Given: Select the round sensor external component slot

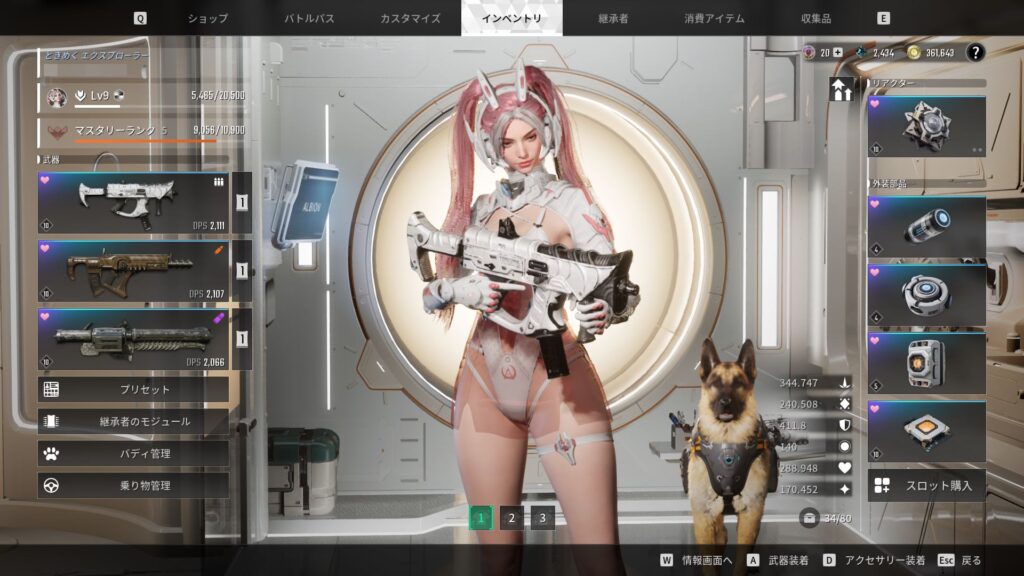Looking at the screenshot, I should pyautogui.click(x=926, y=295).
